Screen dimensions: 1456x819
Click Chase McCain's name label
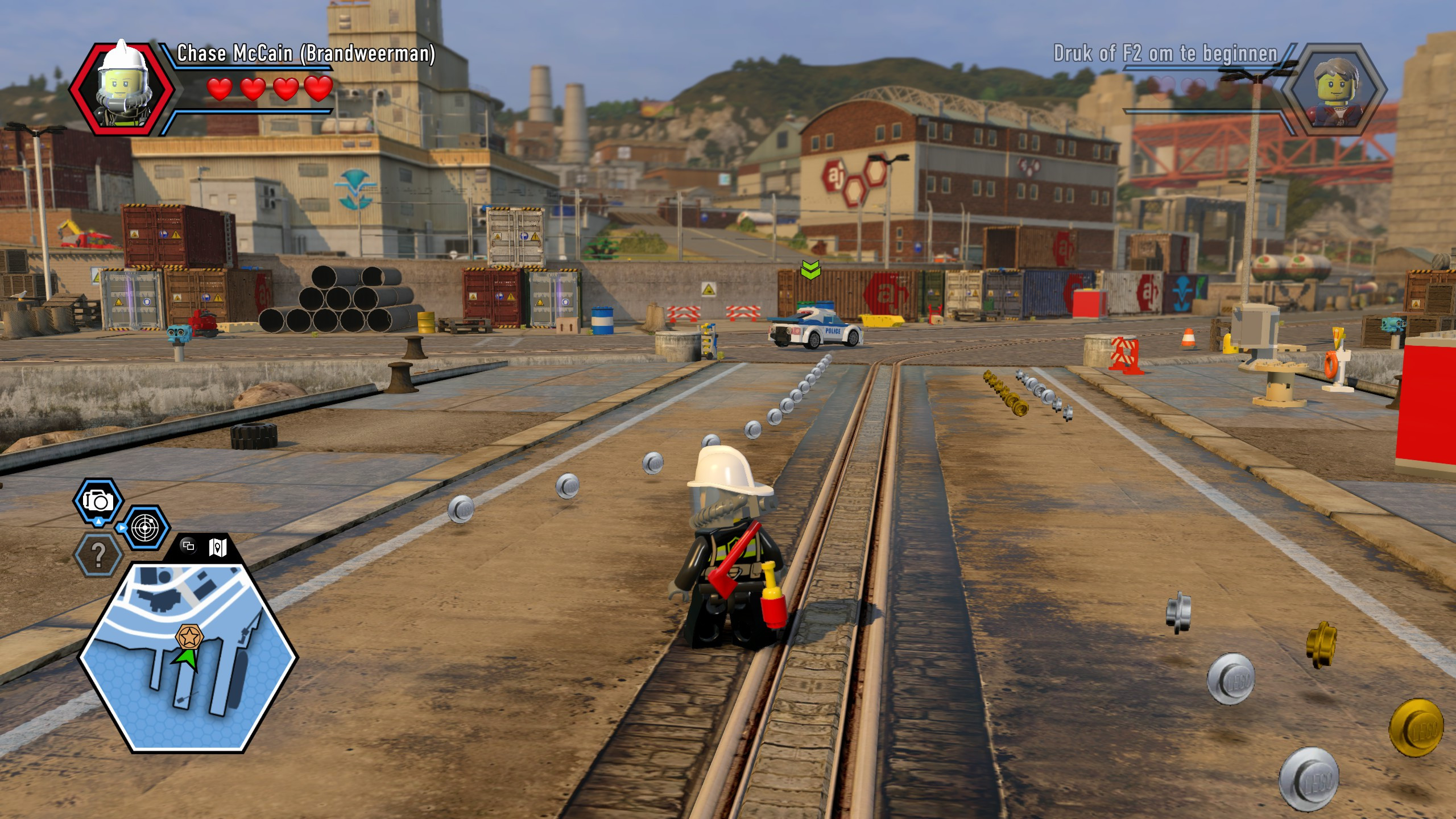pyautogui.click(x=307, y=56)
